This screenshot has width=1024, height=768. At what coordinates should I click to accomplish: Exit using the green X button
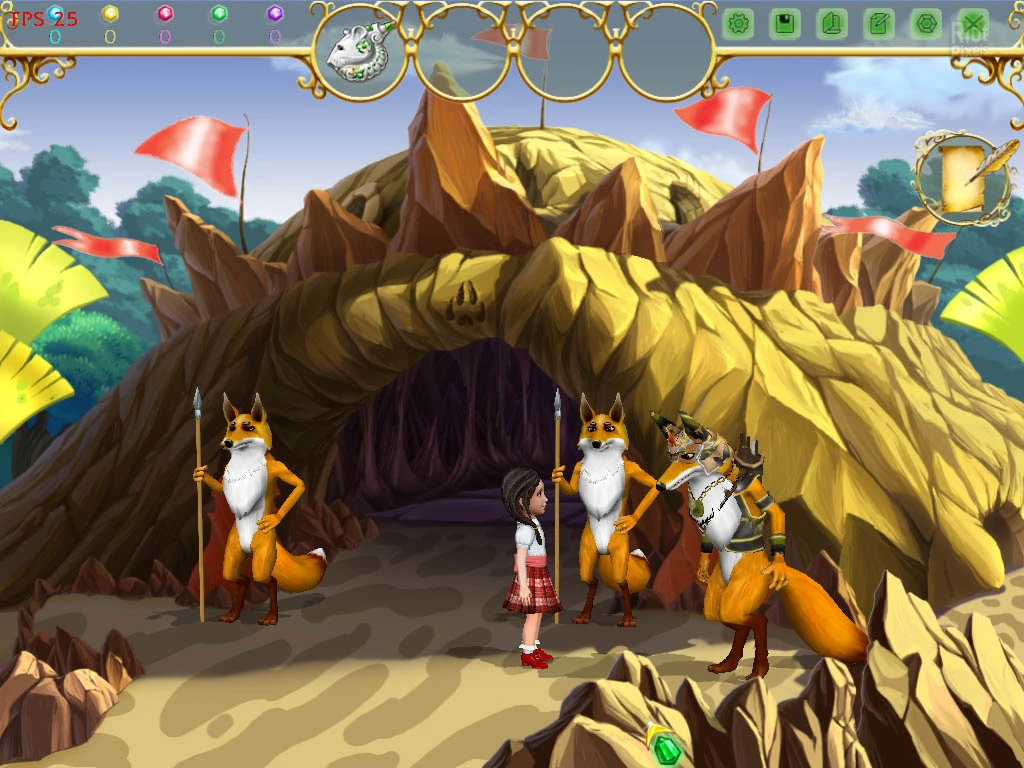[x=972, y=24]
